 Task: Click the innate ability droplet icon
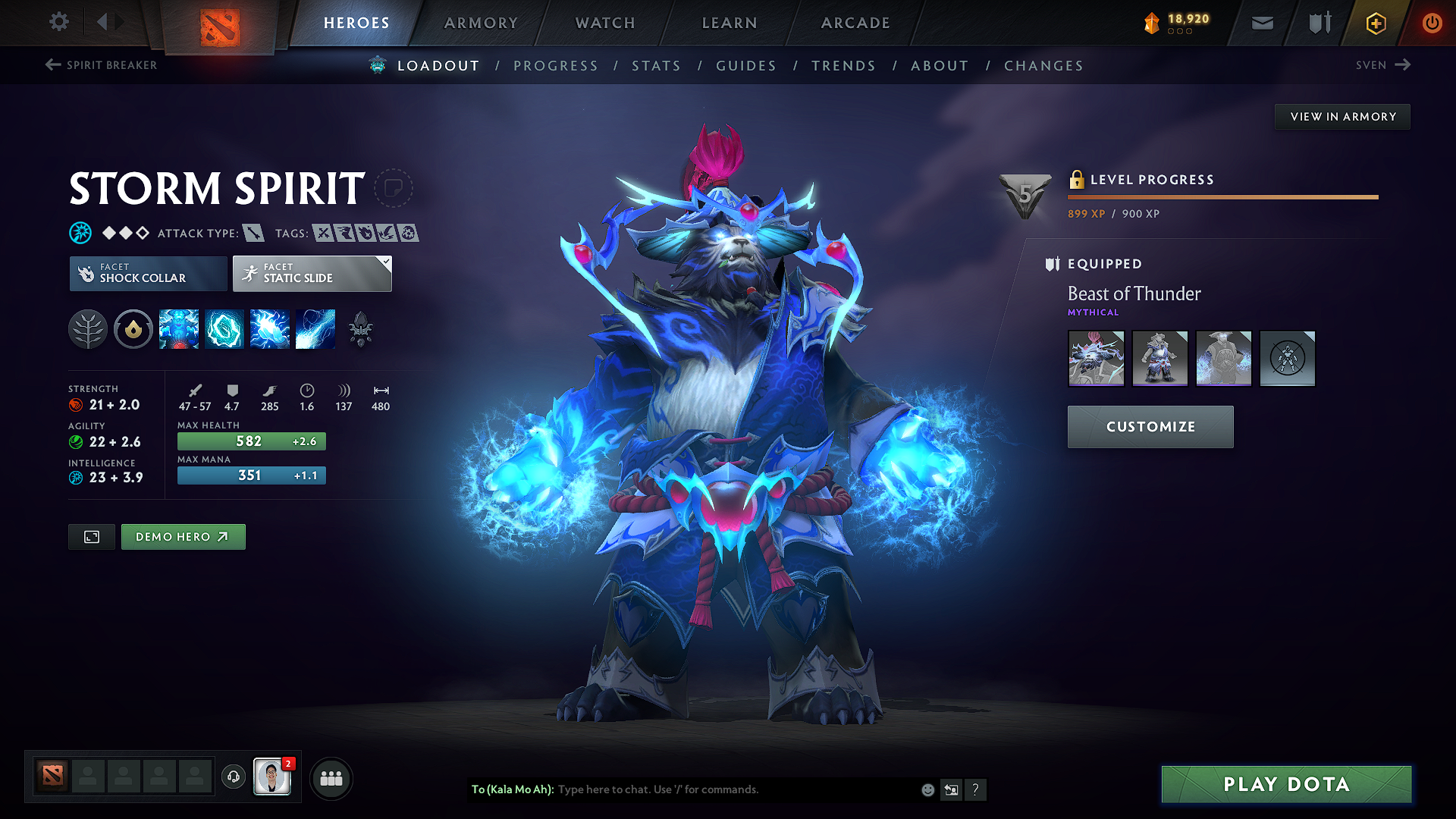[133, 329]
